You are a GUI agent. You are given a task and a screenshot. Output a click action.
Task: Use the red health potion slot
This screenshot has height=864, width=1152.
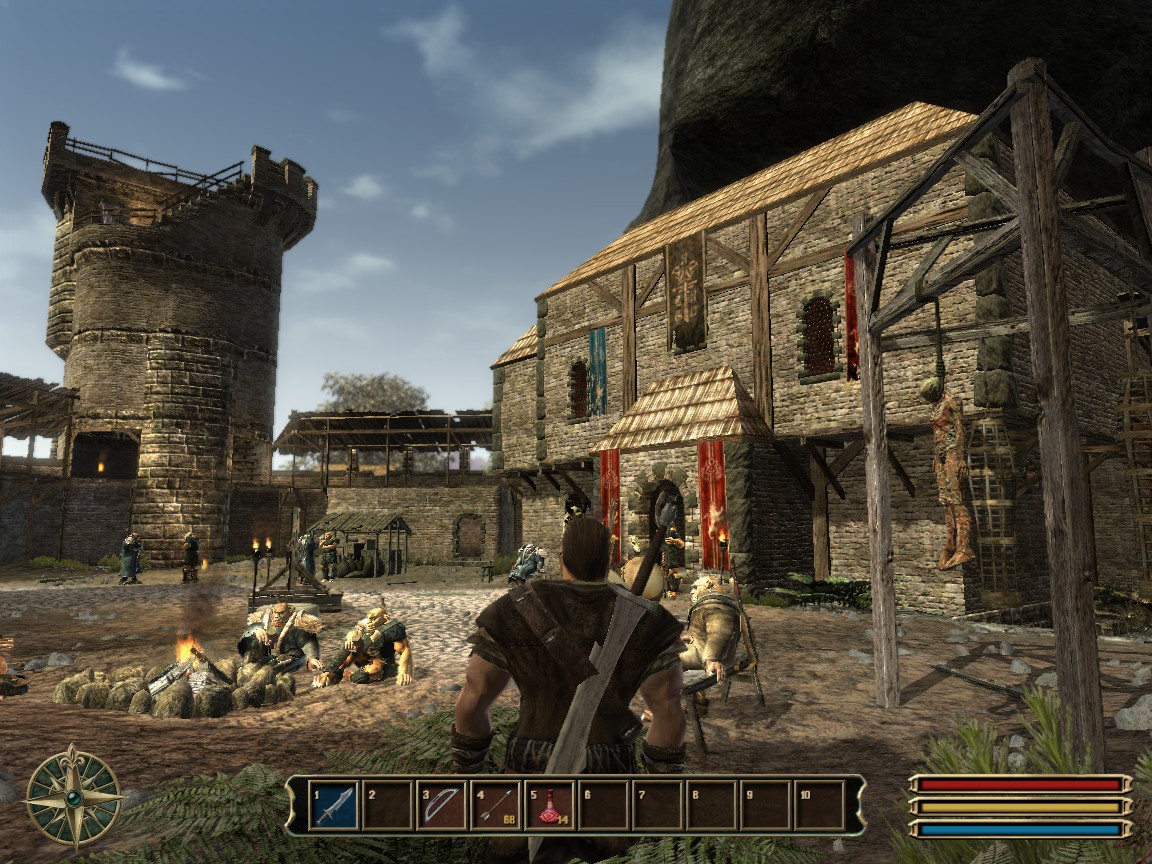(x=549, y=805)
